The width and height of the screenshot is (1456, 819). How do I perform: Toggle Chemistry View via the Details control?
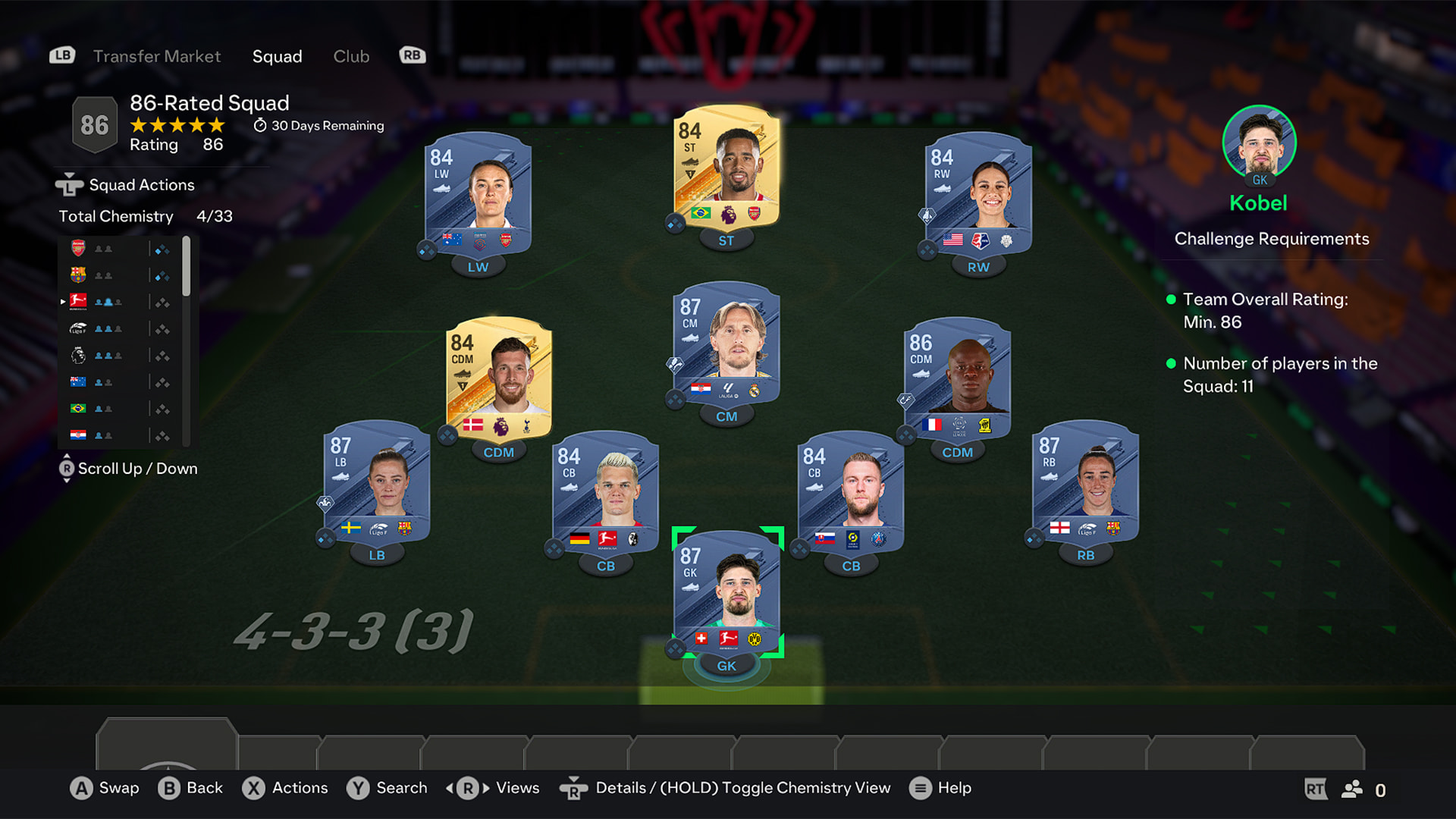pos(574,789)
